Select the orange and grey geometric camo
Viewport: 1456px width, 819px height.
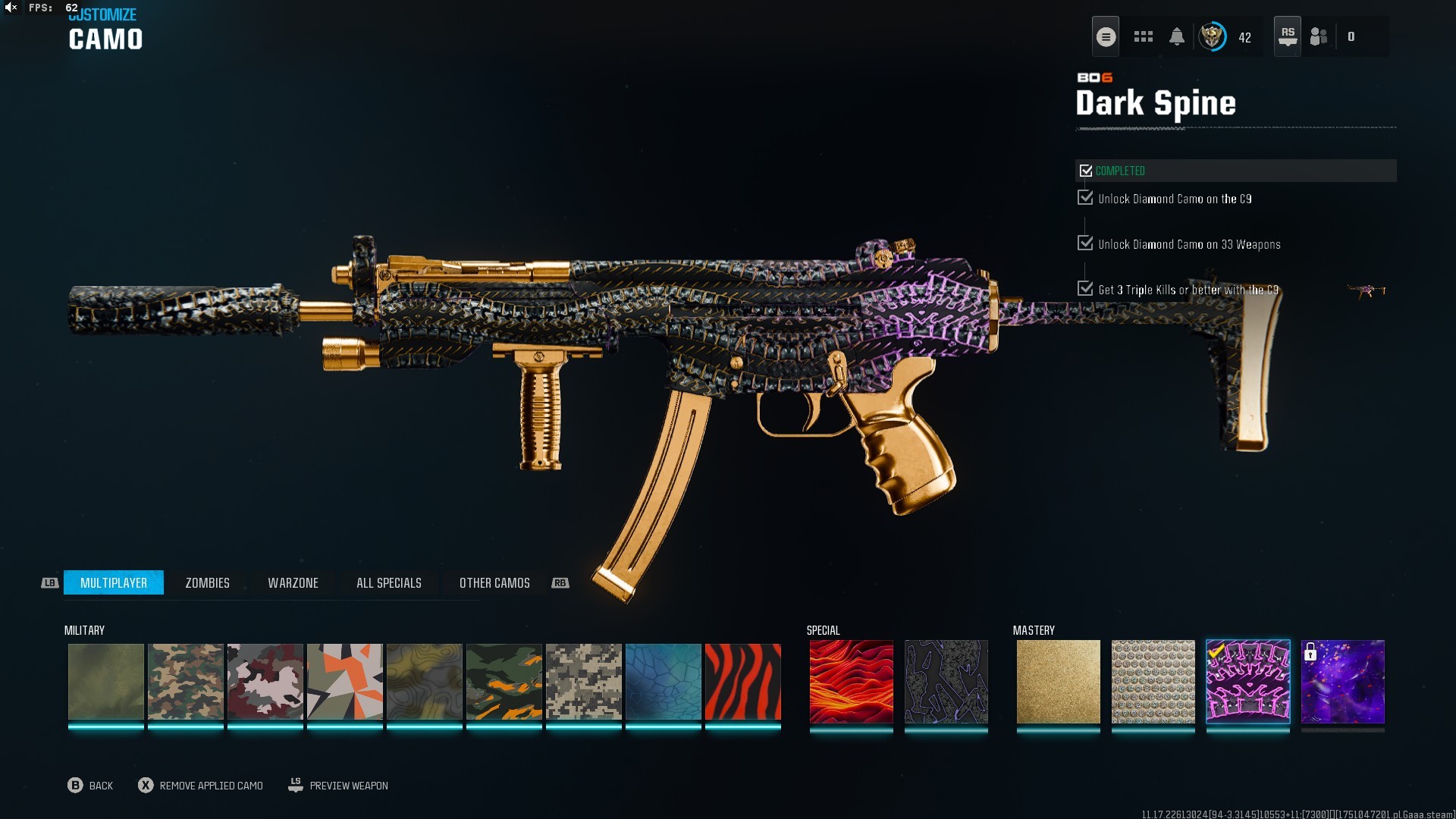344,681
